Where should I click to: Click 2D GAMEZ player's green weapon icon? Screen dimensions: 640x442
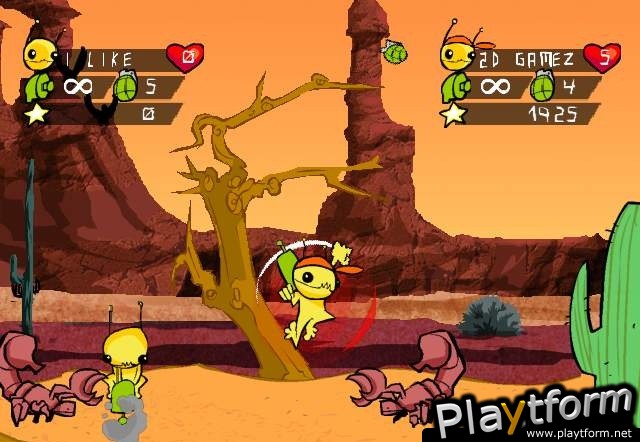tap(456, 86)
